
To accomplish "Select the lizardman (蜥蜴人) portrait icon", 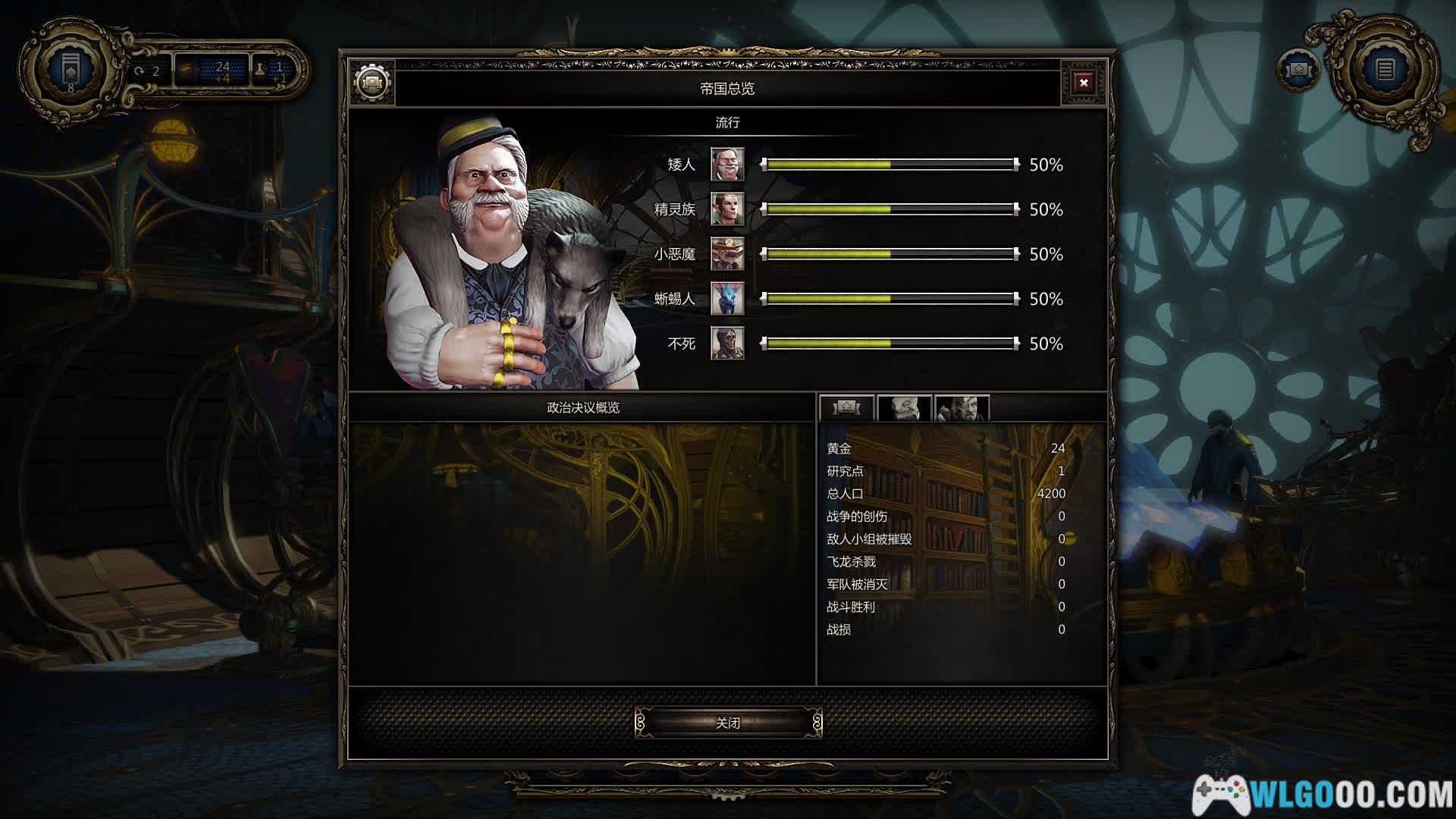I will [x=727, y=299].
